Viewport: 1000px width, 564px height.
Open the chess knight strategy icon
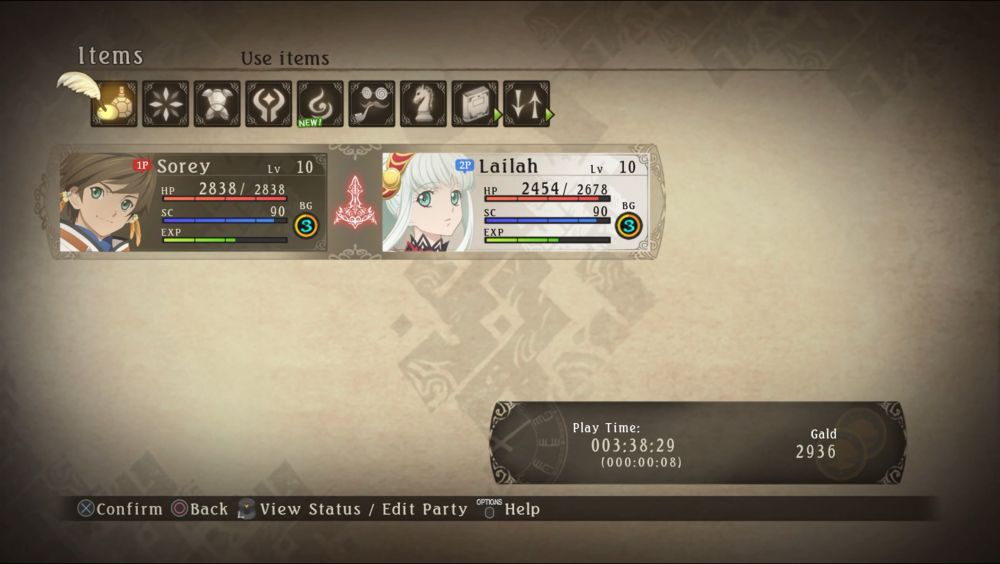(423, 104)
